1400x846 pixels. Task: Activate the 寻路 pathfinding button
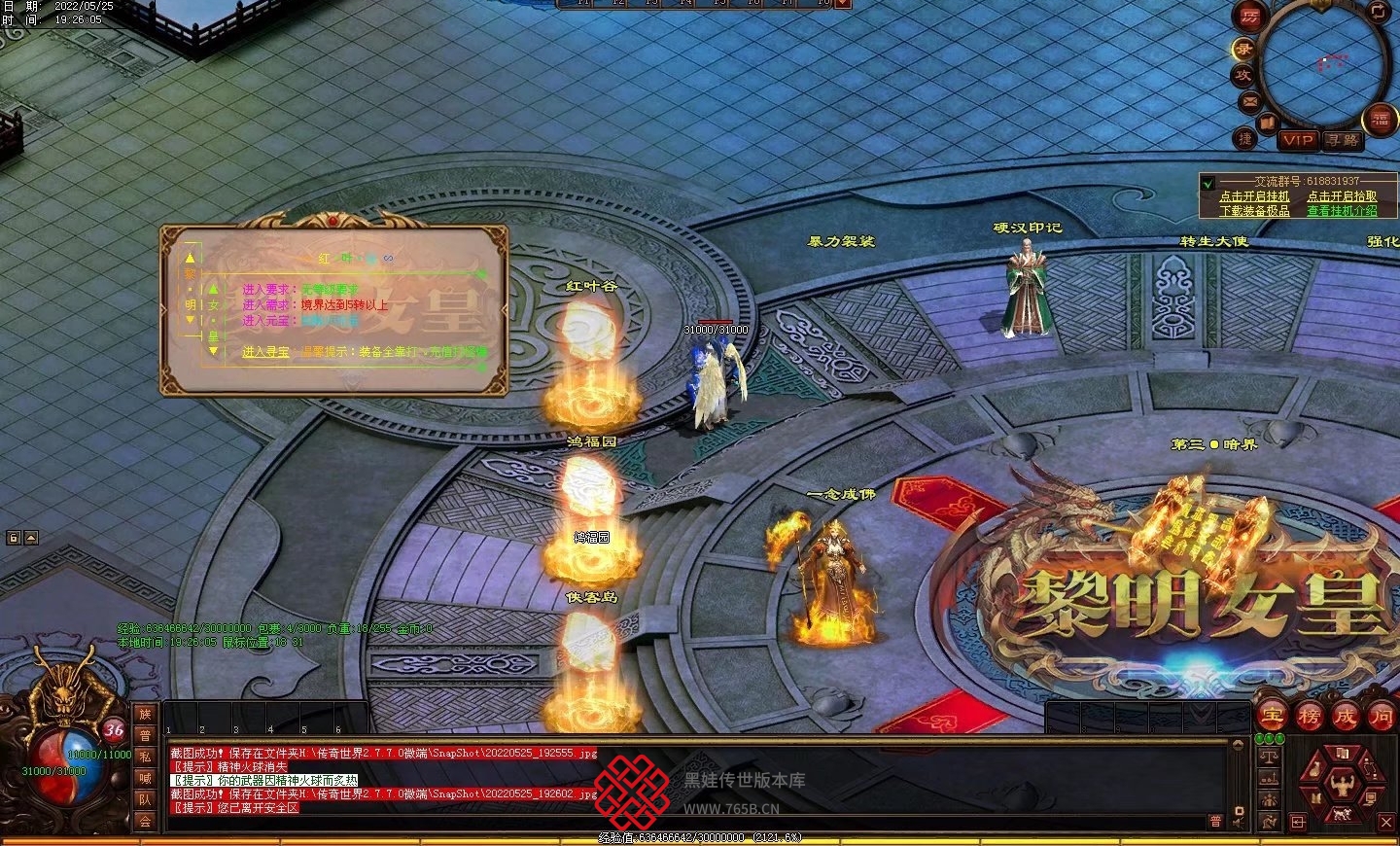pos(1343,140)
